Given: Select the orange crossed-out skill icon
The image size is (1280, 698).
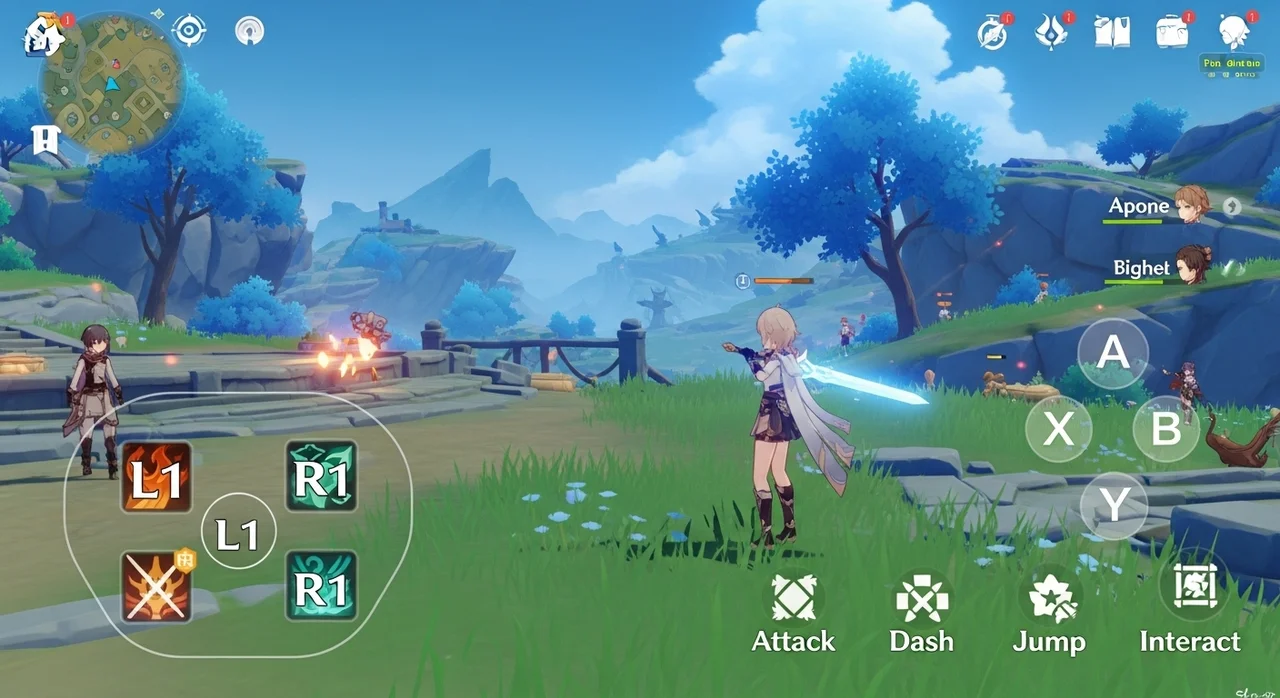Looking at the screenshot, I should tap(157, 586).
